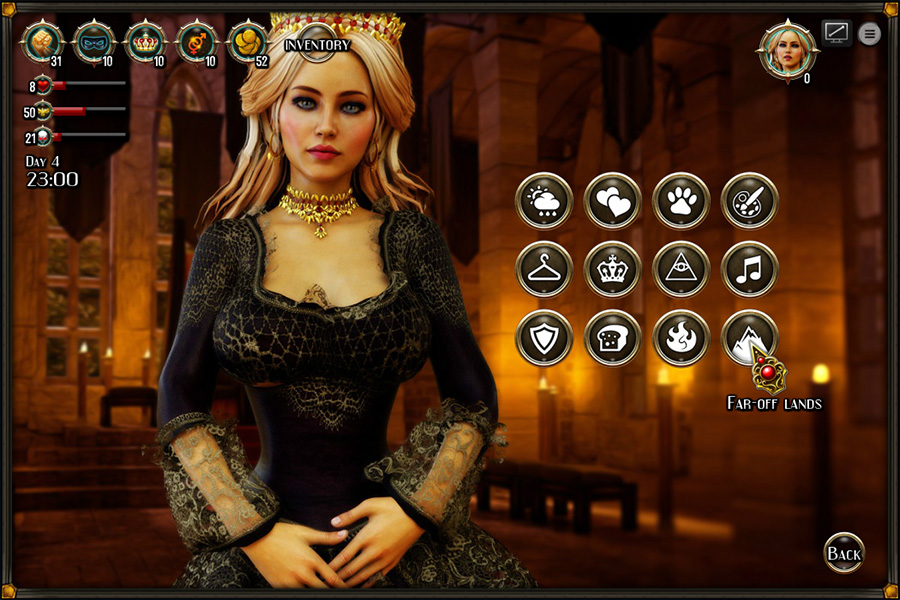The height and width of the screenshot is (600, 900).
Task: Select the double hearts topic
Action: tap(612, 201)
